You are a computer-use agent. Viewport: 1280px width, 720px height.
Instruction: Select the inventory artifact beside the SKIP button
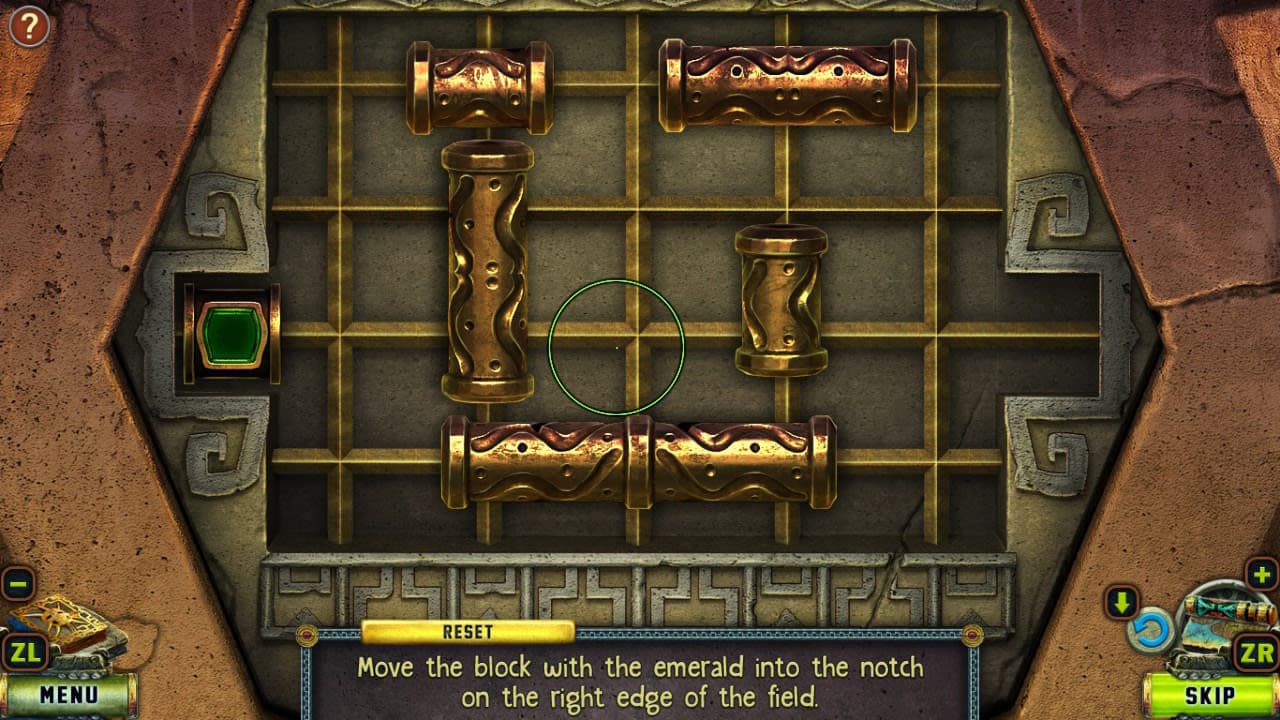(1215, 608)
